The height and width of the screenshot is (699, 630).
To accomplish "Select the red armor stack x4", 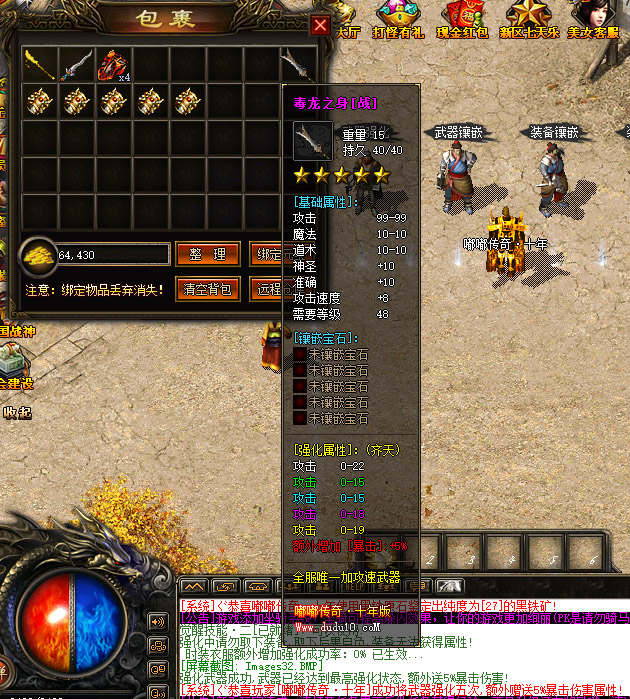I will point(113,66).
